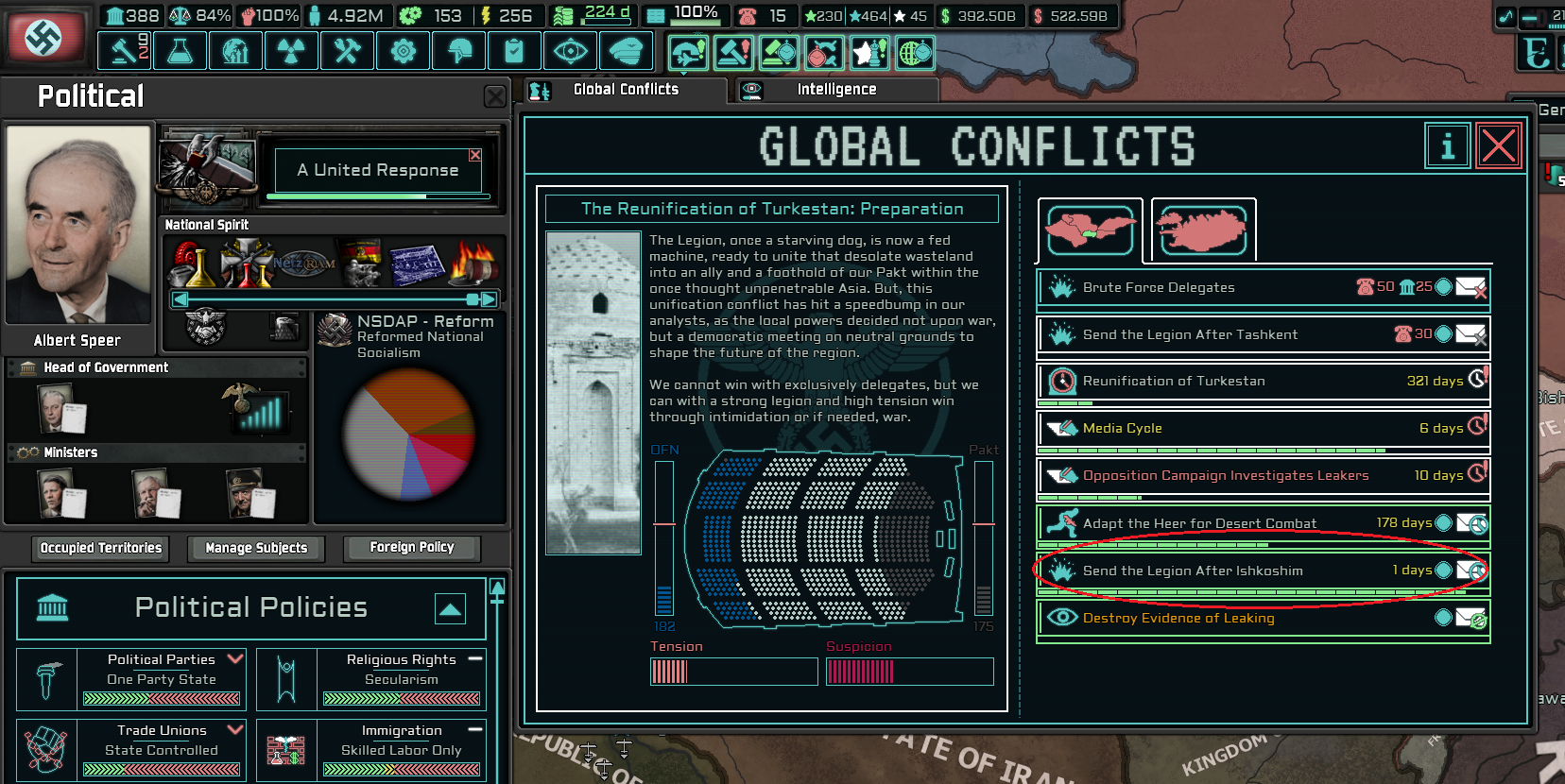This screenshot has width=1565, height=784.
Task: Open the Foreign Policy button
Action: (x=411, y=547)
